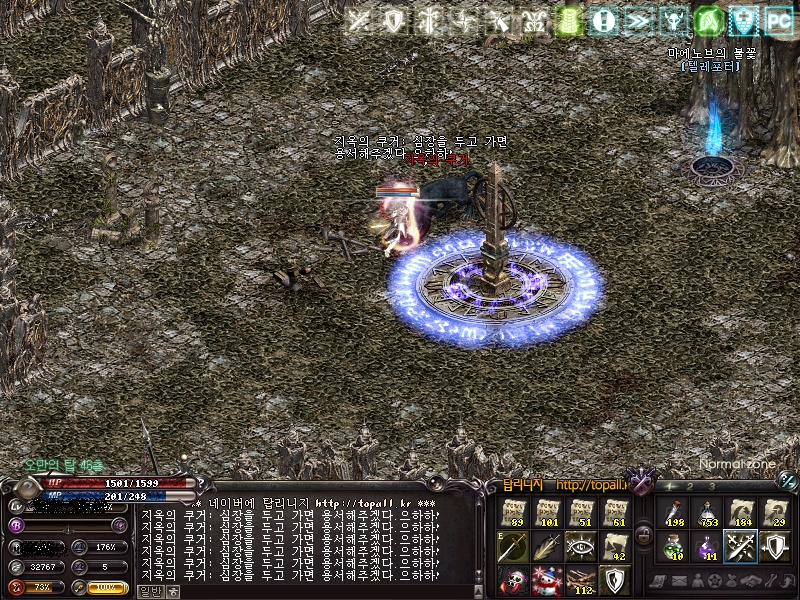Switch to hotbar page 3
The image size is (800, 600).
coord(711,487)
